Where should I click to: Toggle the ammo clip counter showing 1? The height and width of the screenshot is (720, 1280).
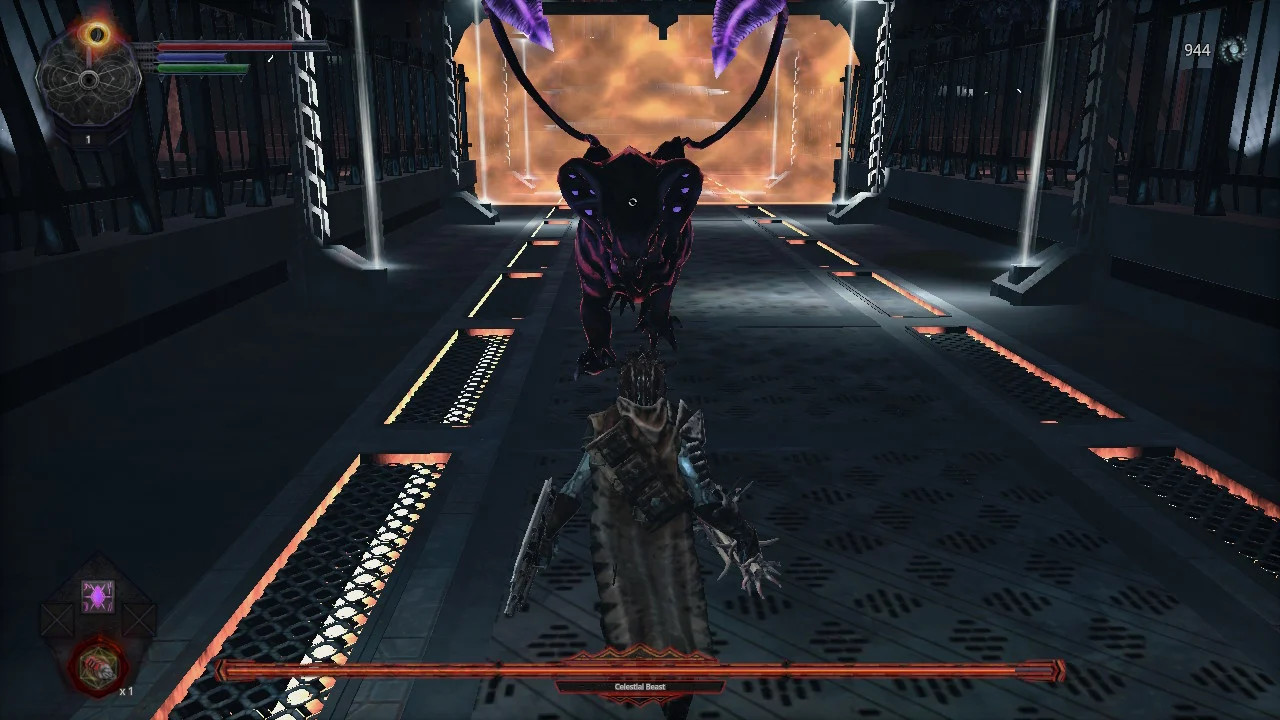88,139
